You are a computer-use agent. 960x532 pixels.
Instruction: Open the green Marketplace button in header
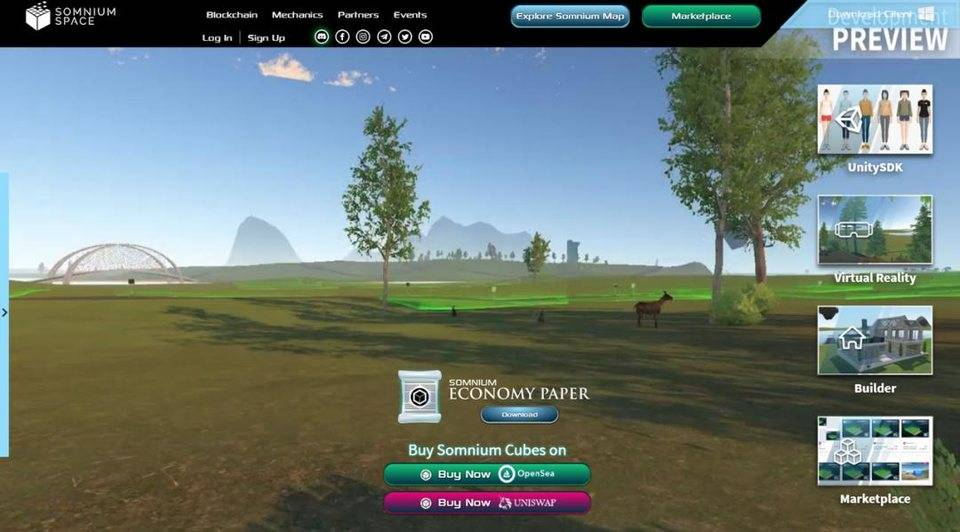coord(701,16)
